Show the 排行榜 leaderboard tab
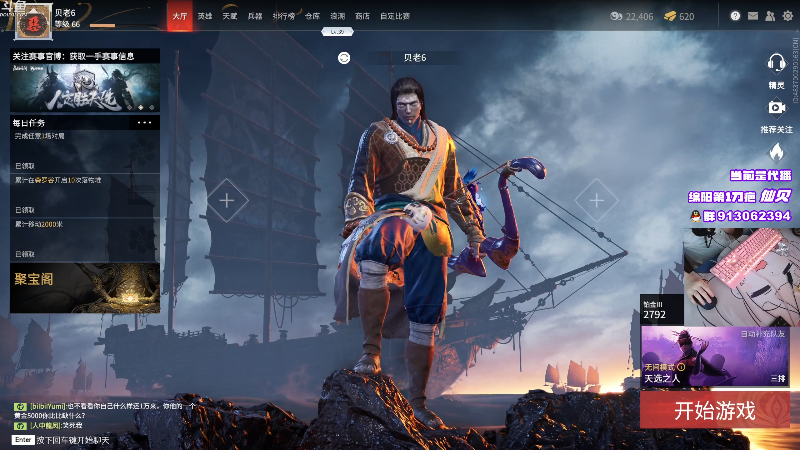Viewport: 800px width, 450px height. coord(283,16)
